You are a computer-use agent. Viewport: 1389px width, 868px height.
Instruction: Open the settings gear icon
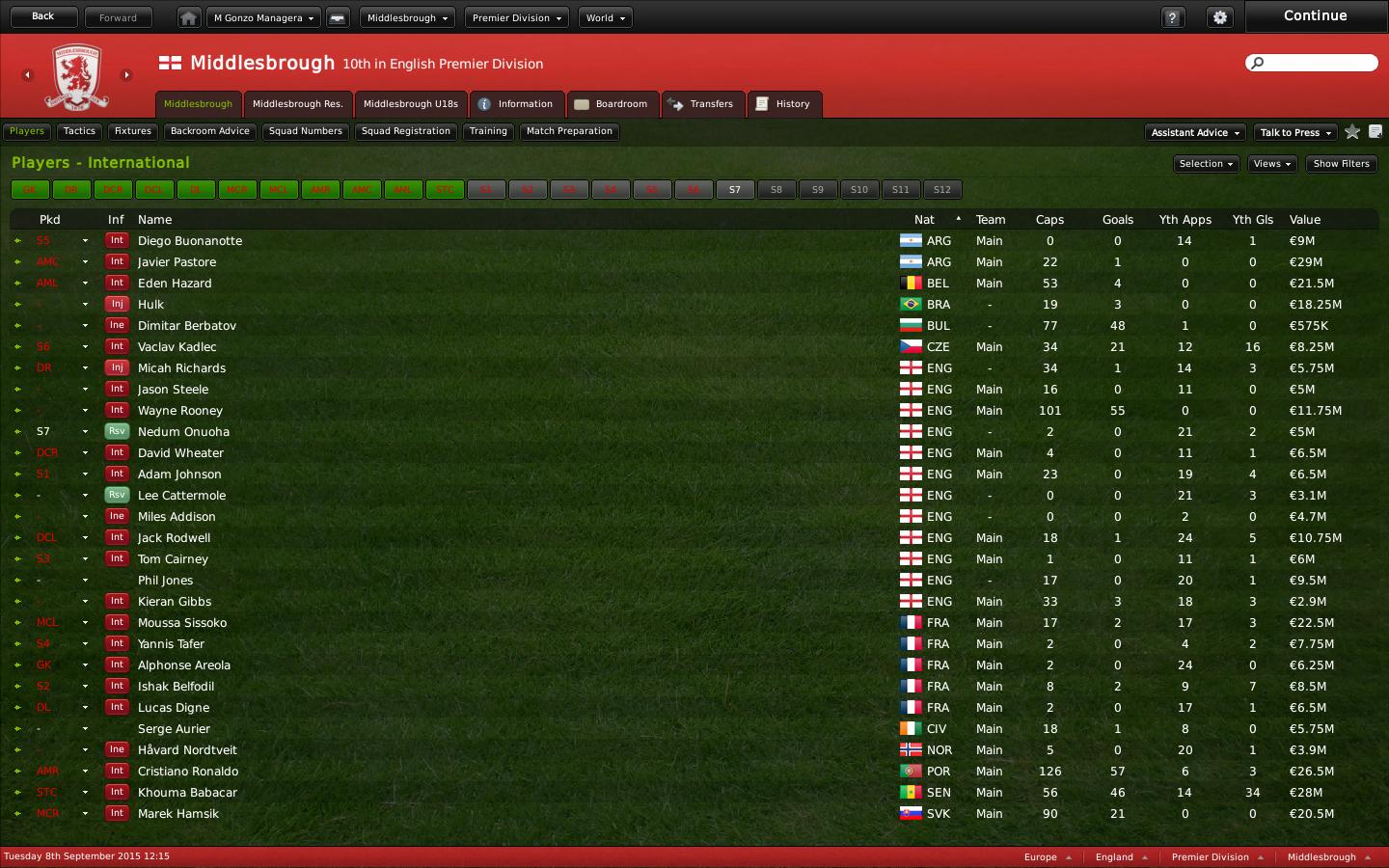click(x=1220, y=18)
